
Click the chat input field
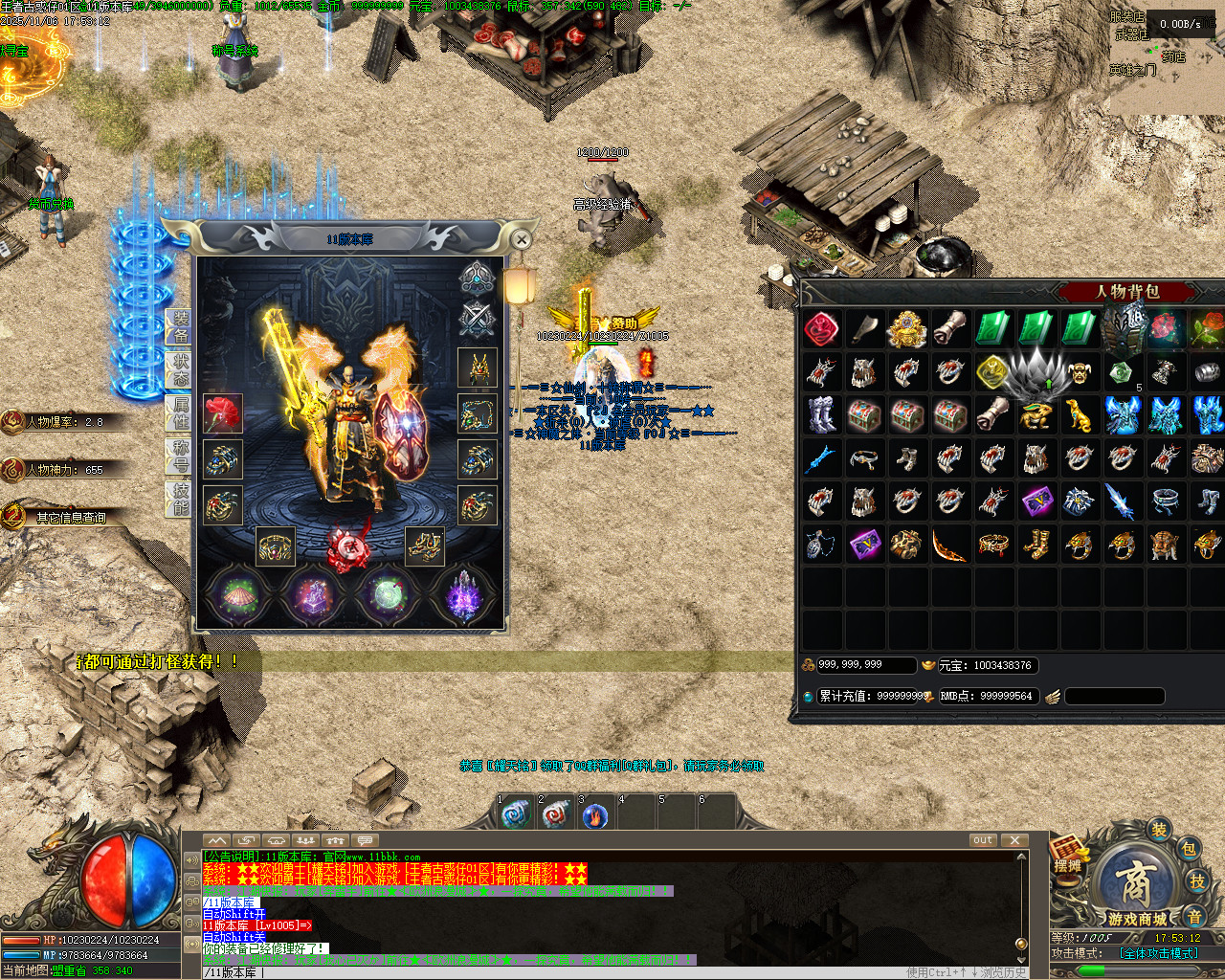[x=574, y=972]
